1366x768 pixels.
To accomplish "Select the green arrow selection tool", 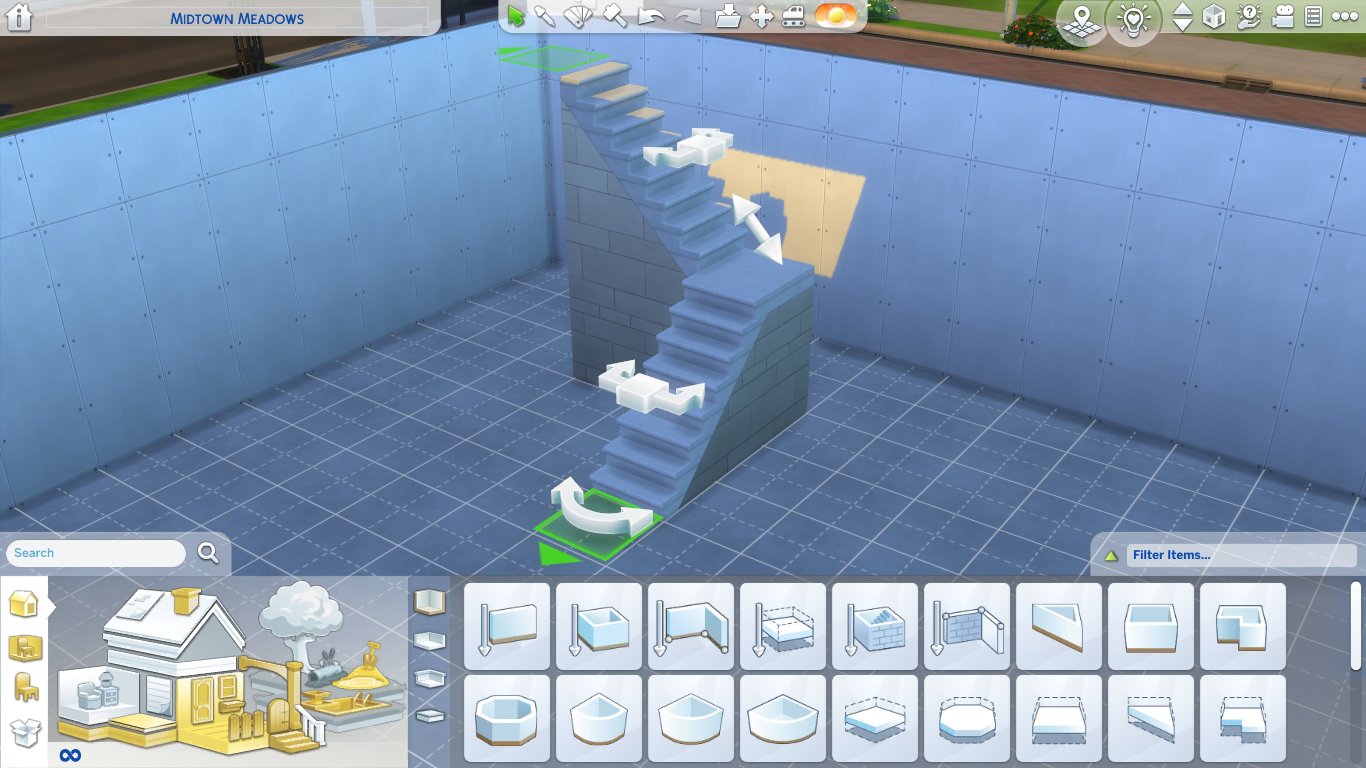I will 516,15.
